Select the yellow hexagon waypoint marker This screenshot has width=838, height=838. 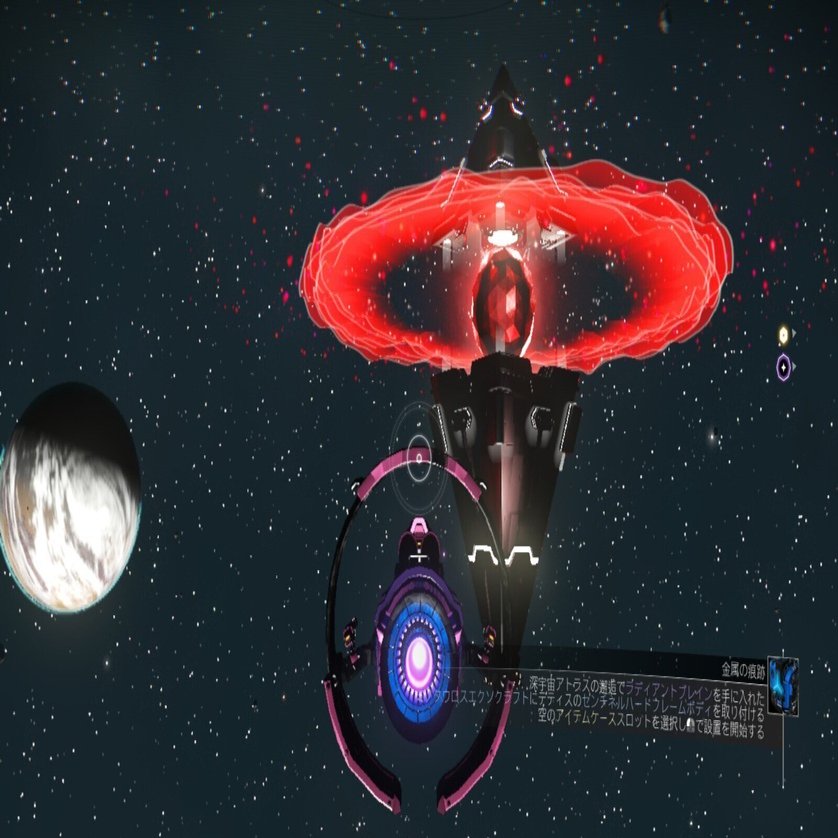[783, 334]
